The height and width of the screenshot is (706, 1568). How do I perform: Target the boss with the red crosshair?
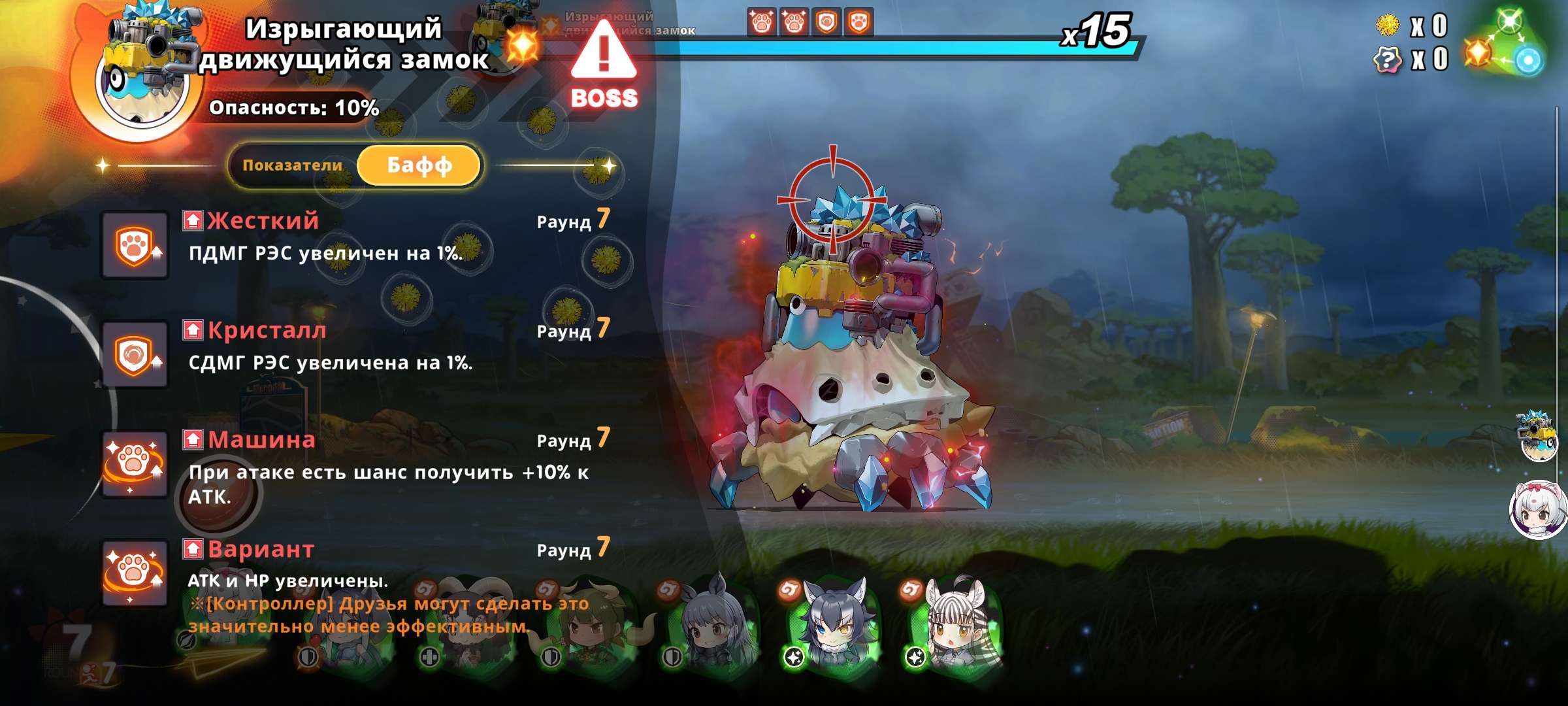[x=832, y=199]
